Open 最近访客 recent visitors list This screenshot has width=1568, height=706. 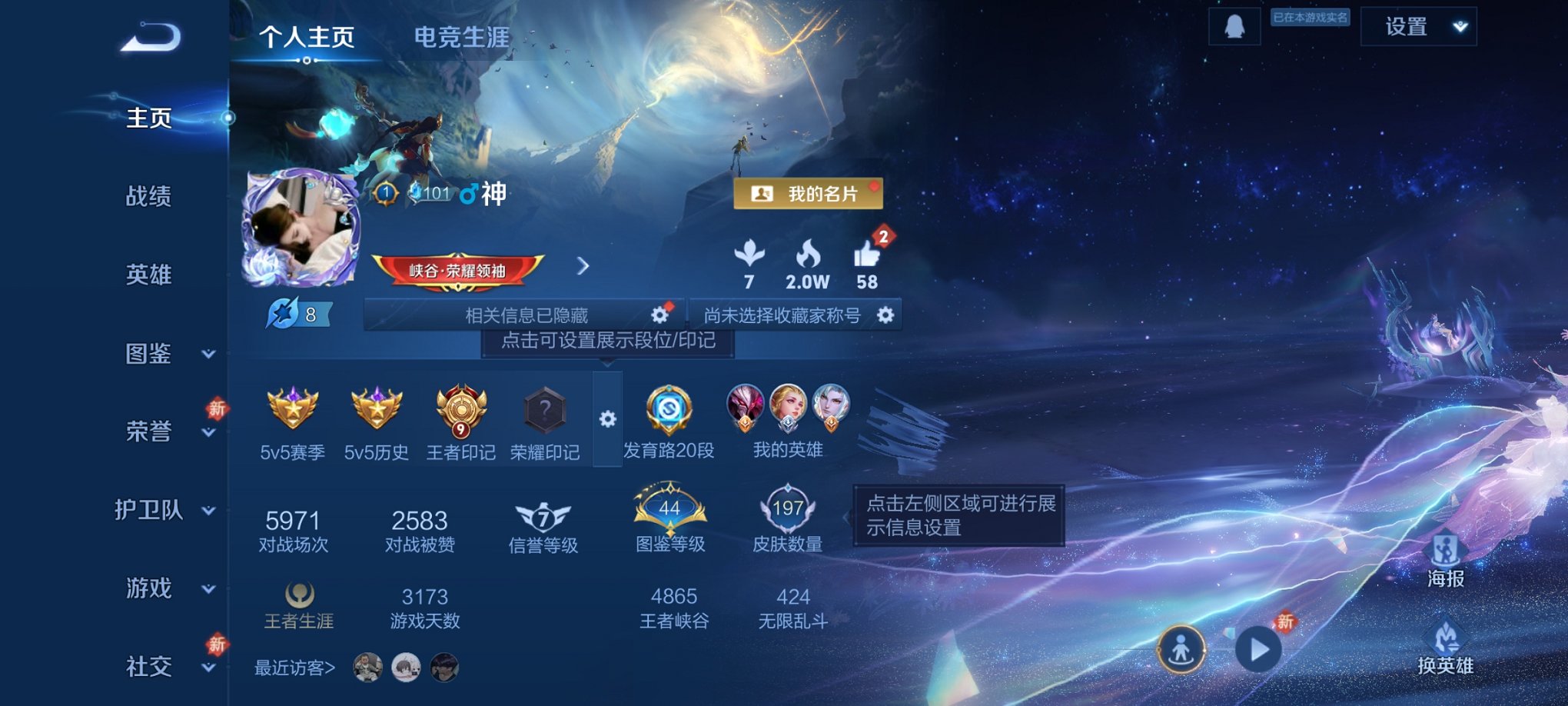point(294,668)
